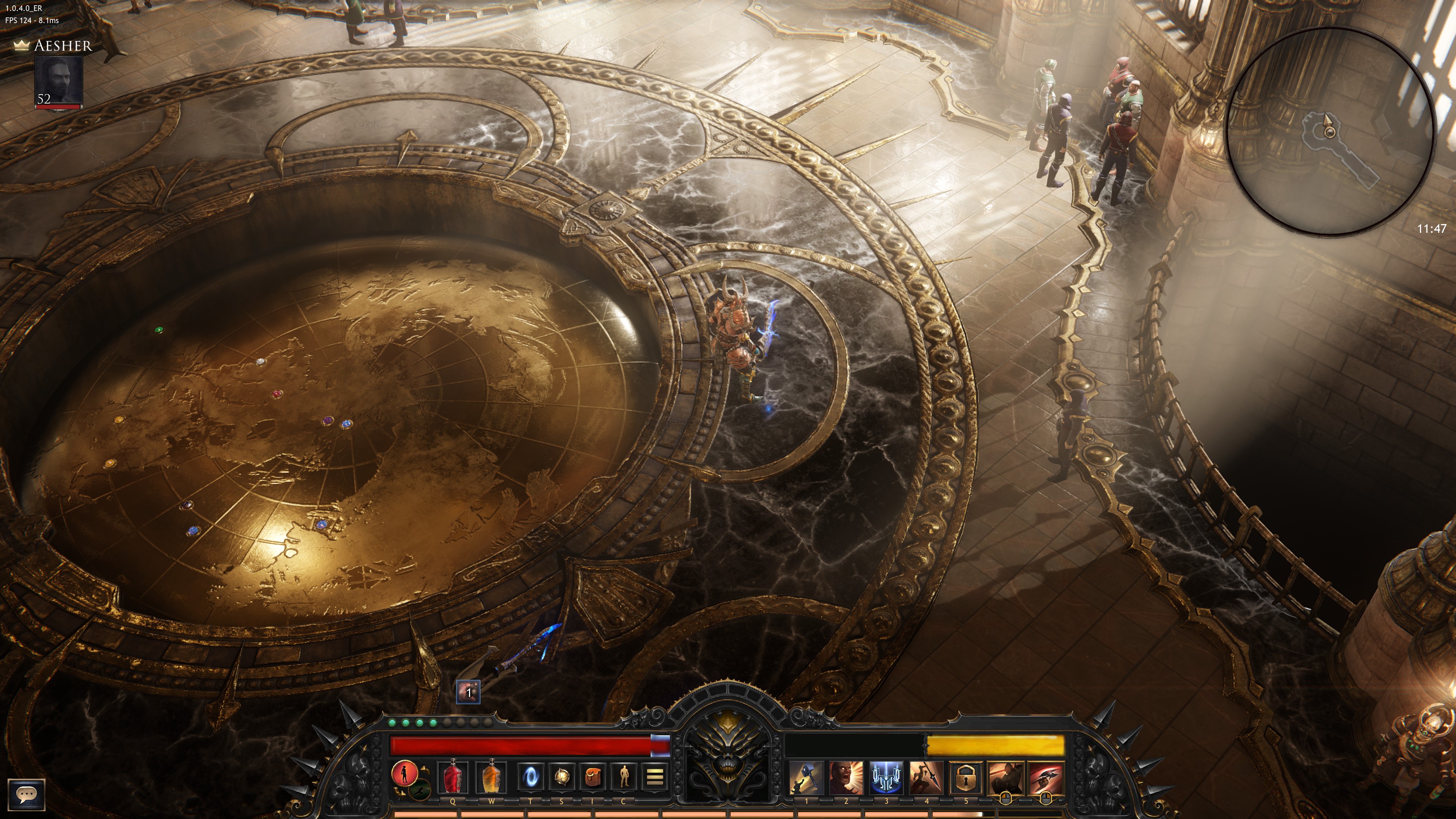The width and height of the screenshot is (1456, 819).
Task: Select the axe swing right-click skill
Action: click(1046, 778)
